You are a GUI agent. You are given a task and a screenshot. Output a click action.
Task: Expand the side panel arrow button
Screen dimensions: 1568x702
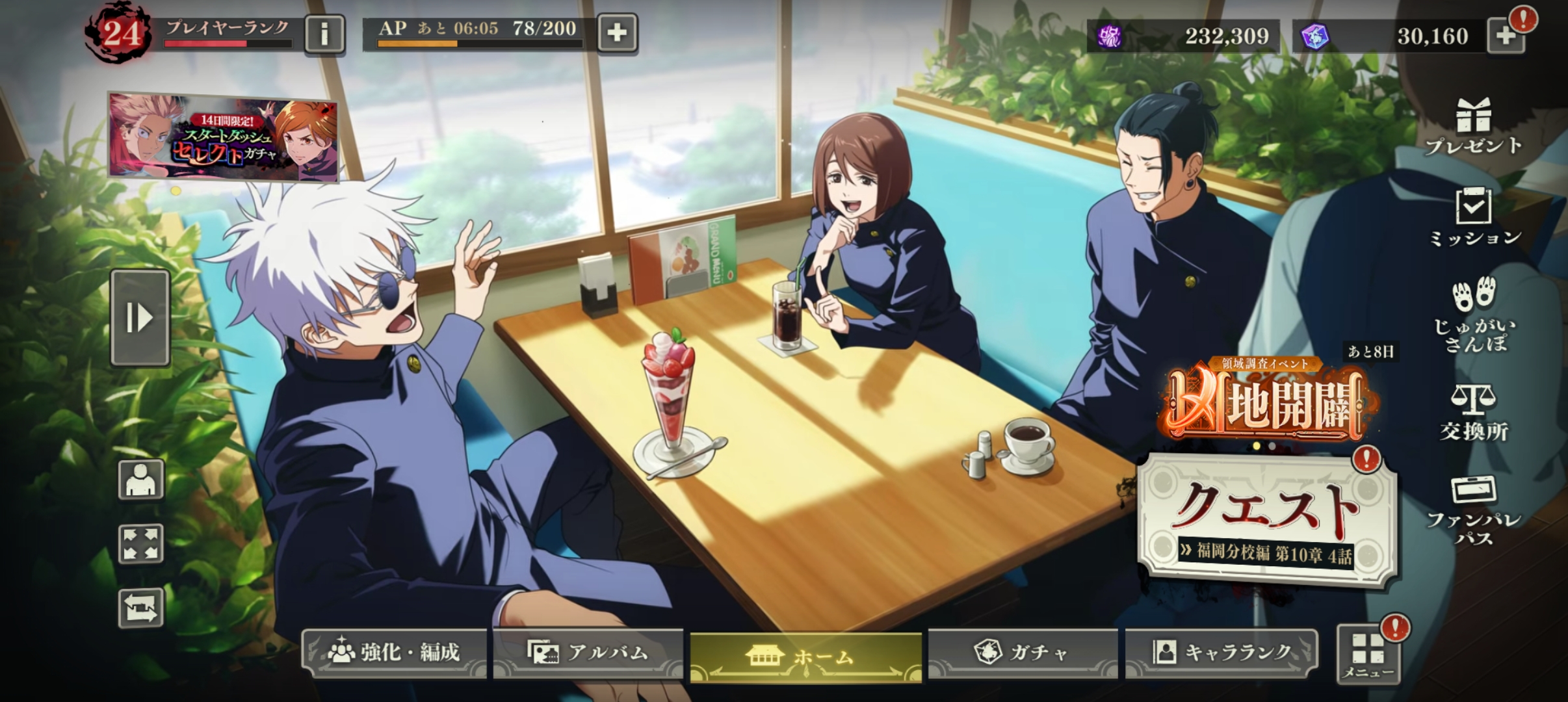140,318
